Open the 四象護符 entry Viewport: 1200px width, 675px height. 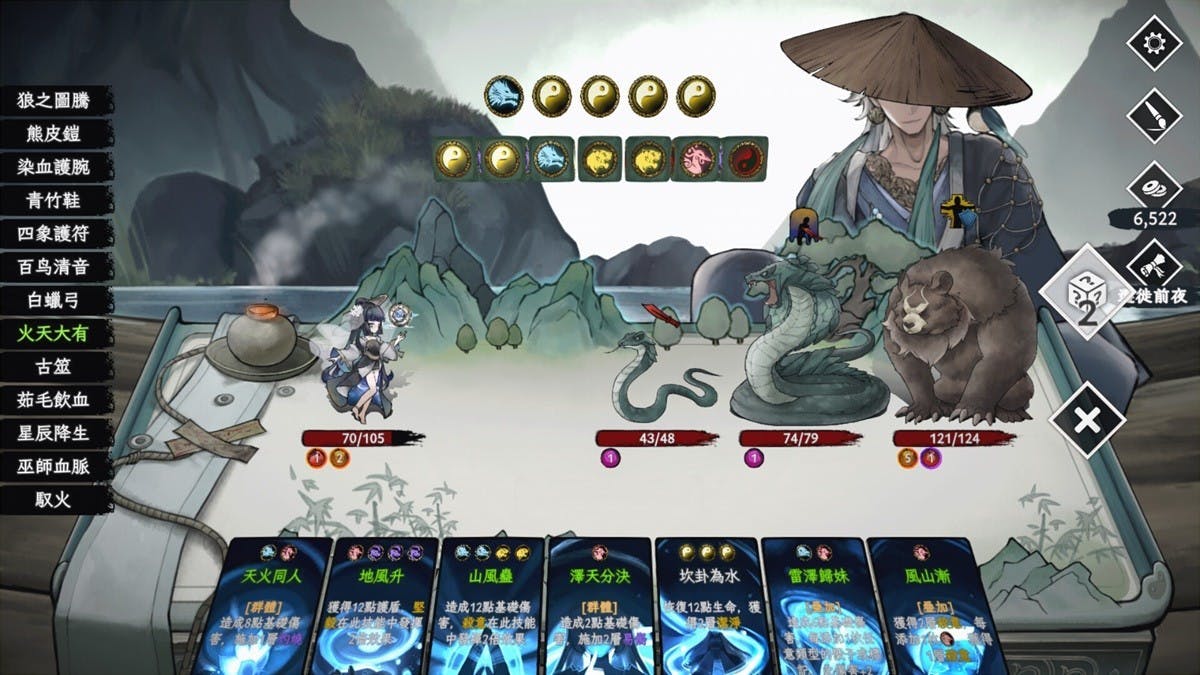pyautogui.click(x=53, y=233)
